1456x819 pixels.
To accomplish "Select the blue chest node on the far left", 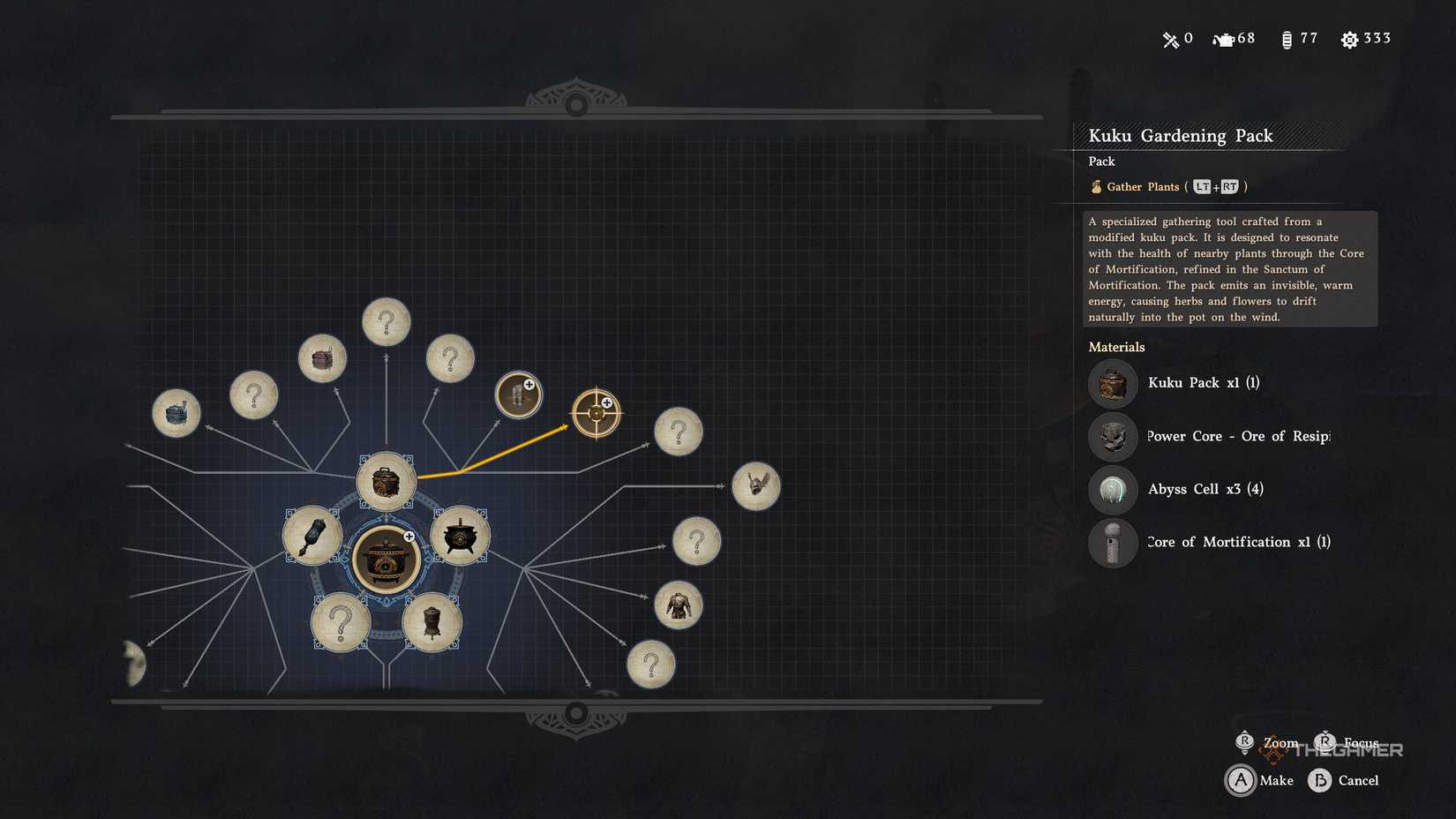I will point(176,412).
